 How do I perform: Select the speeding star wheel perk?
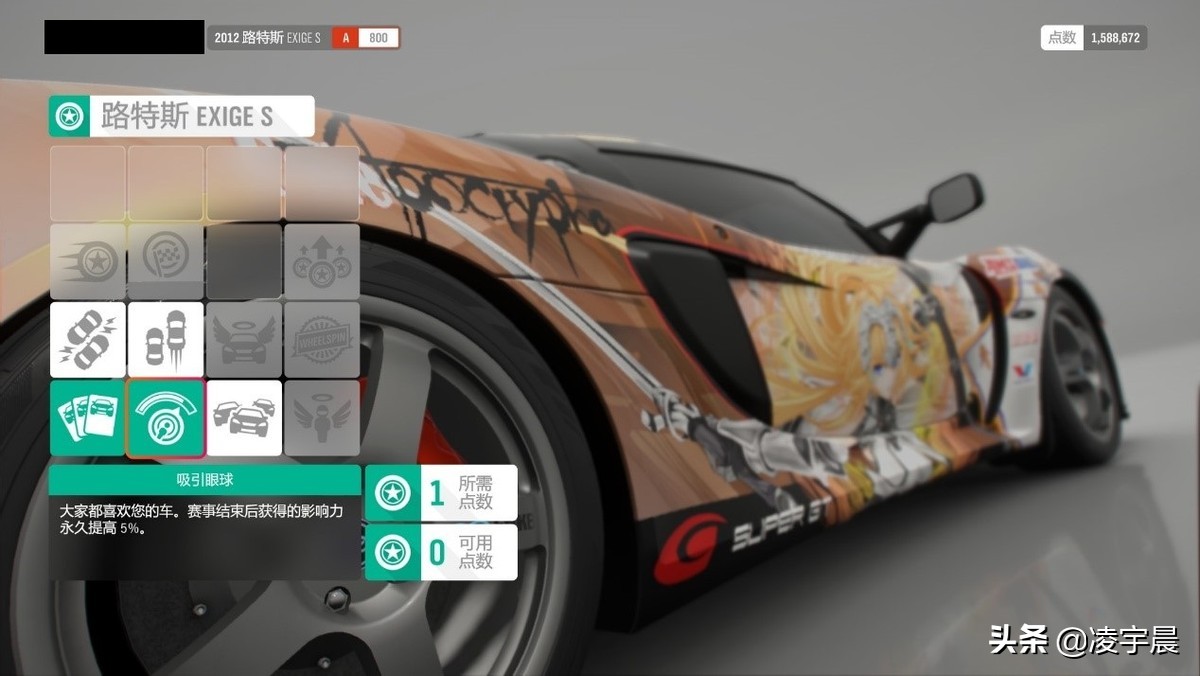(88, 261)
